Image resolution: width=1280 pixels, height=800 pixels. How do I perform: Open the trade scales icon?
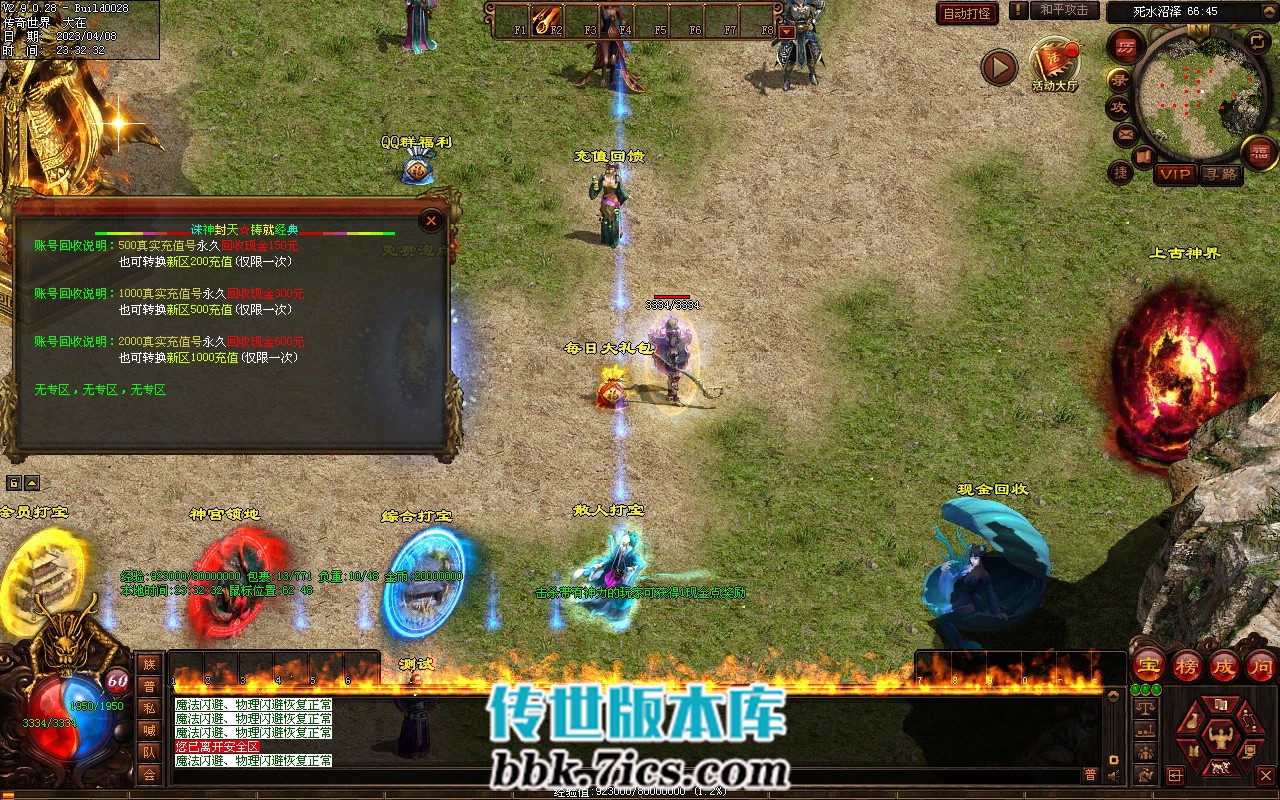(x=1145, y=706)
